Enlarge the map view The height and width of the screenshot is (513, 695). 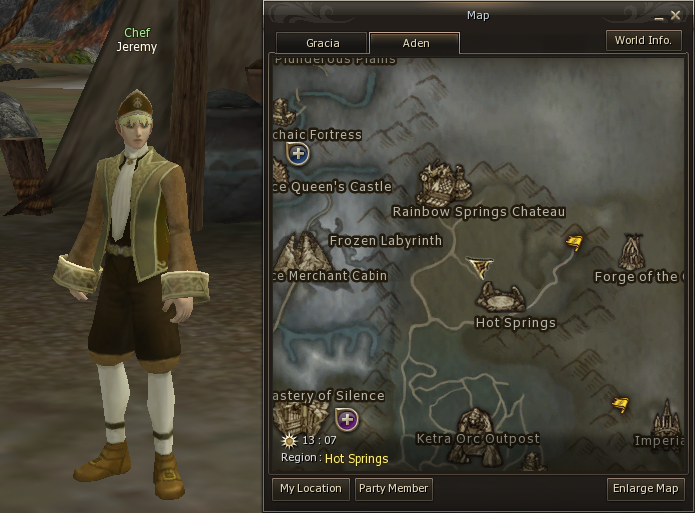coord(645,489)
